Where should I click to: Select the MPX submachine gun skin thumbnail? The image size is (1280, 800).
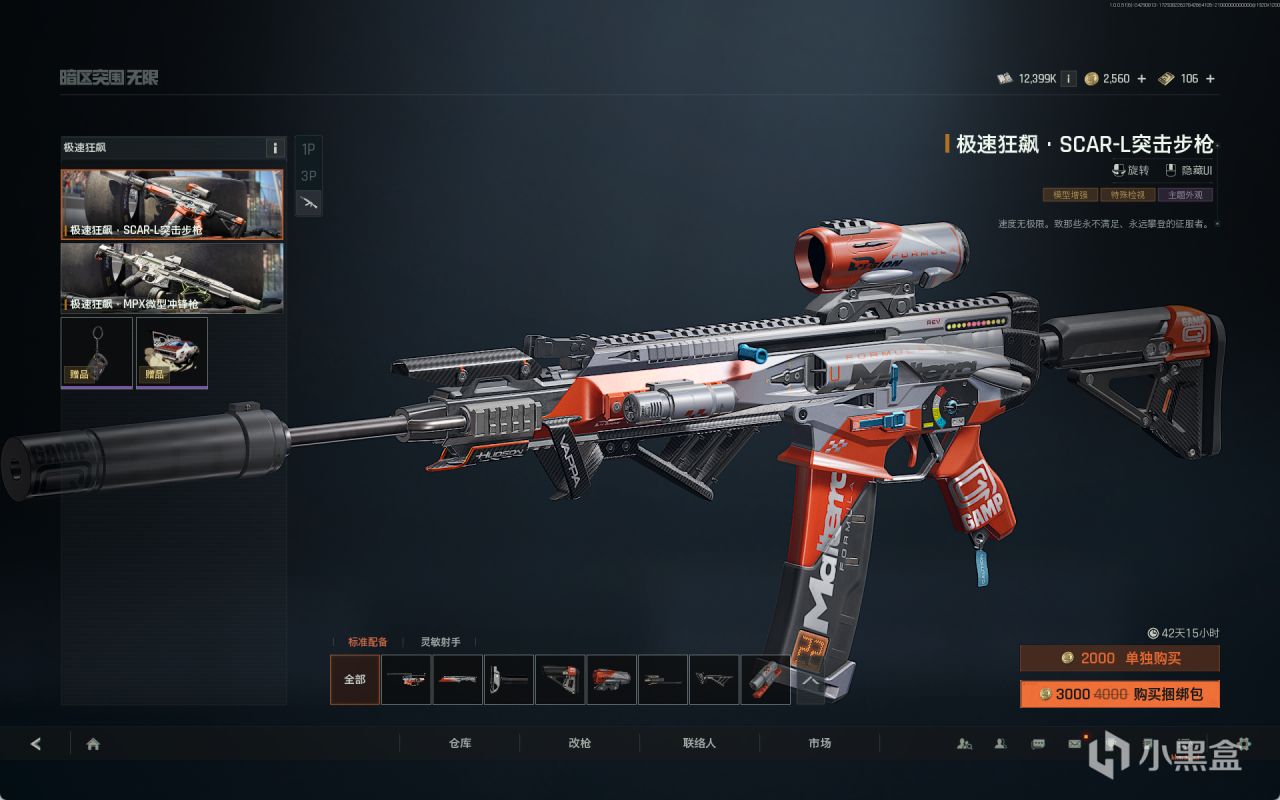172,277
